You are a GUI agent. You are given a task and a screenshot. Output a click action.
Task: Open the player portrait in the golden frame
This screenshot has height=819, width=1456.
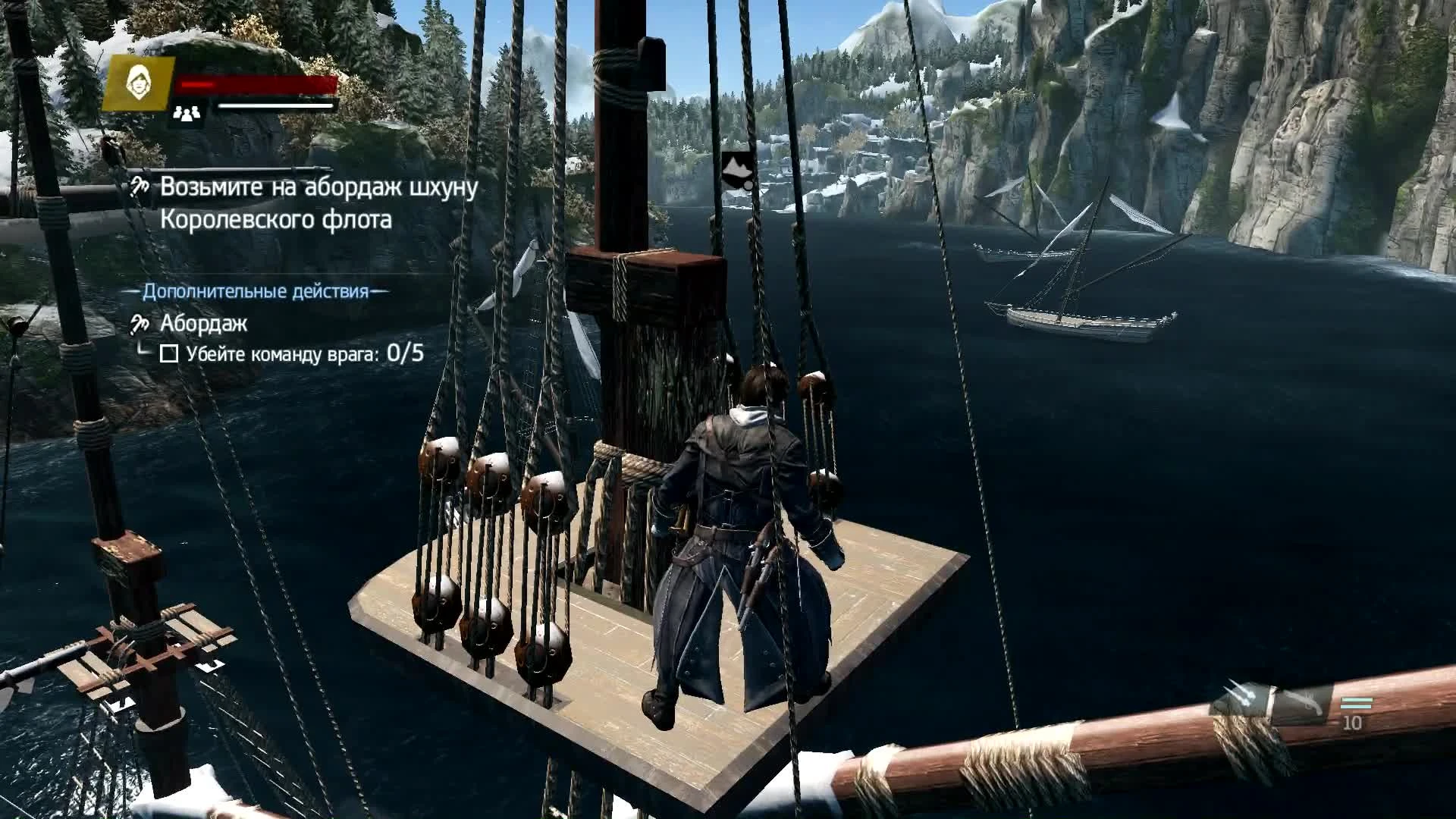[x=141, y=82]
